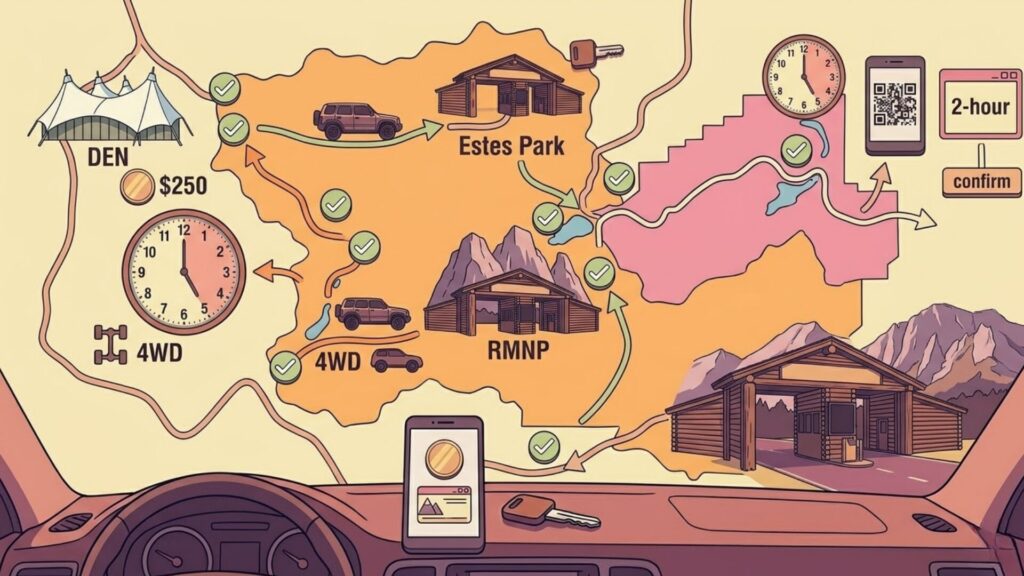Select the Estes Park lodge on the map

coord(509,87)
